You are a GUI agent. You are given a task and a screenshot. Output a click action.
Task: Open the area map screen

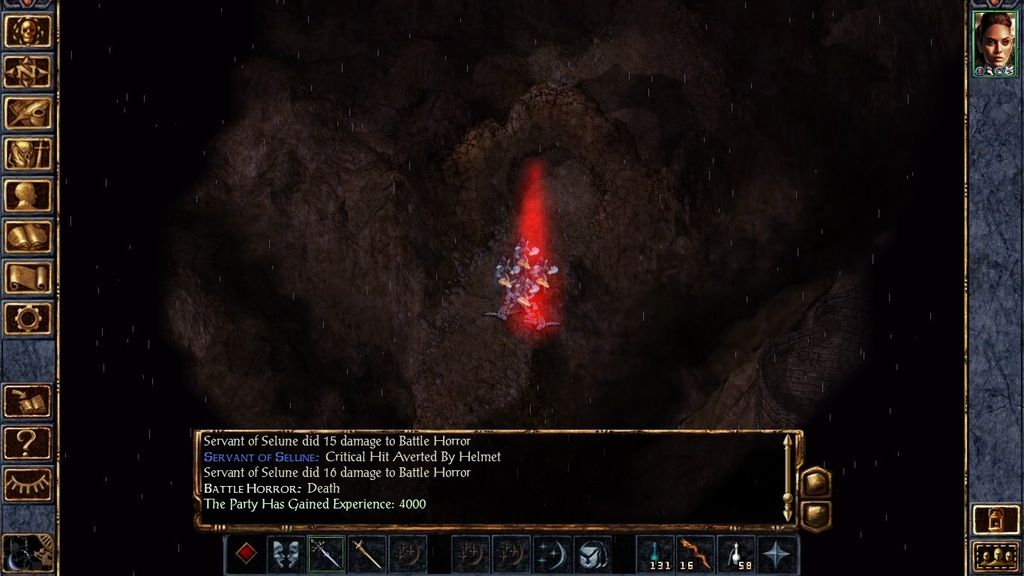(x=28, y=71)
